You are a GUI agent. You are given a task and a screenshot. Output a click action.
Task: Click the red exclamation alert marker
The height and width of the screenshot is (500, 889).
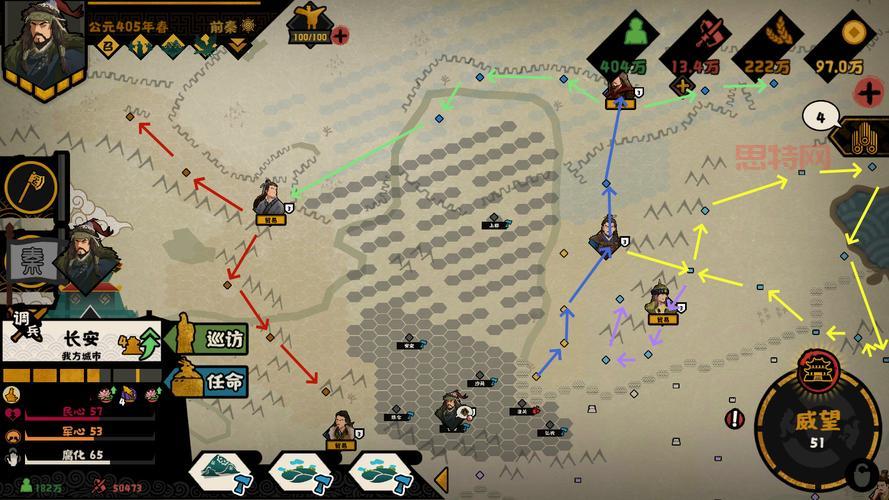pos(736,418)
